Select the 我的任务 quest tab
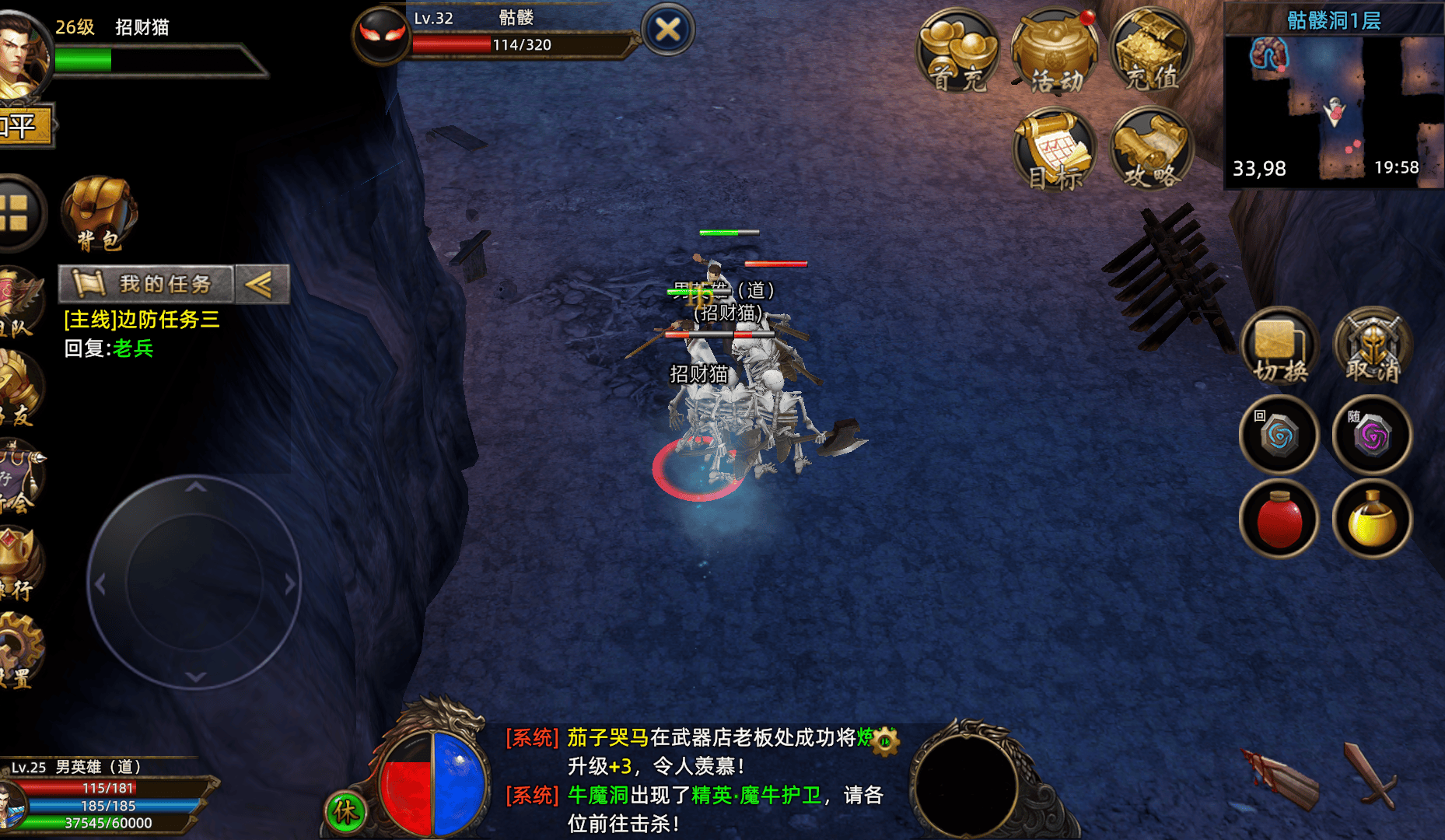The image size is (1445, 840). click(146, 284)
